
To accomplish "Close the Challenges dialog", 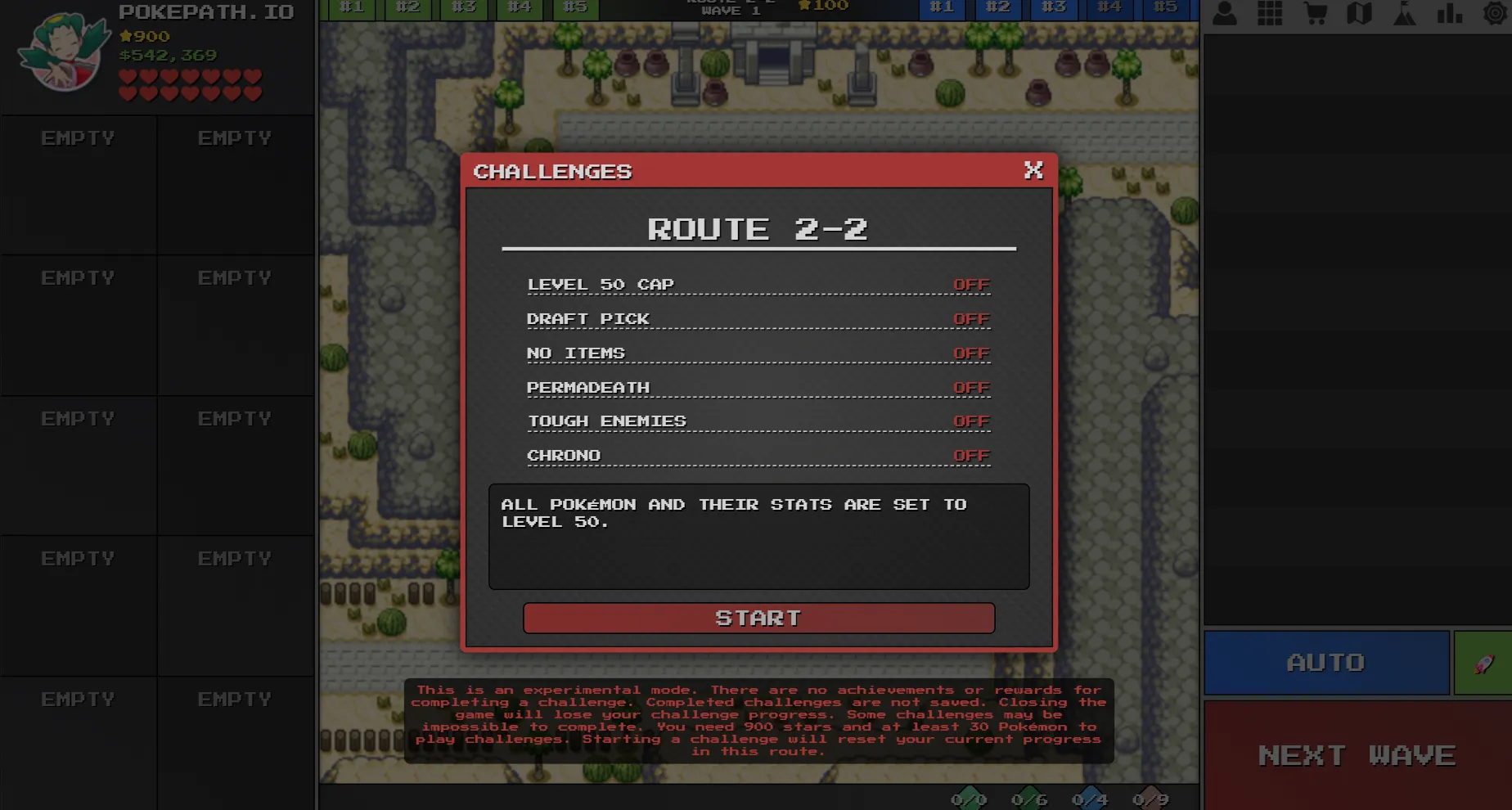I will coord(1033,170).
